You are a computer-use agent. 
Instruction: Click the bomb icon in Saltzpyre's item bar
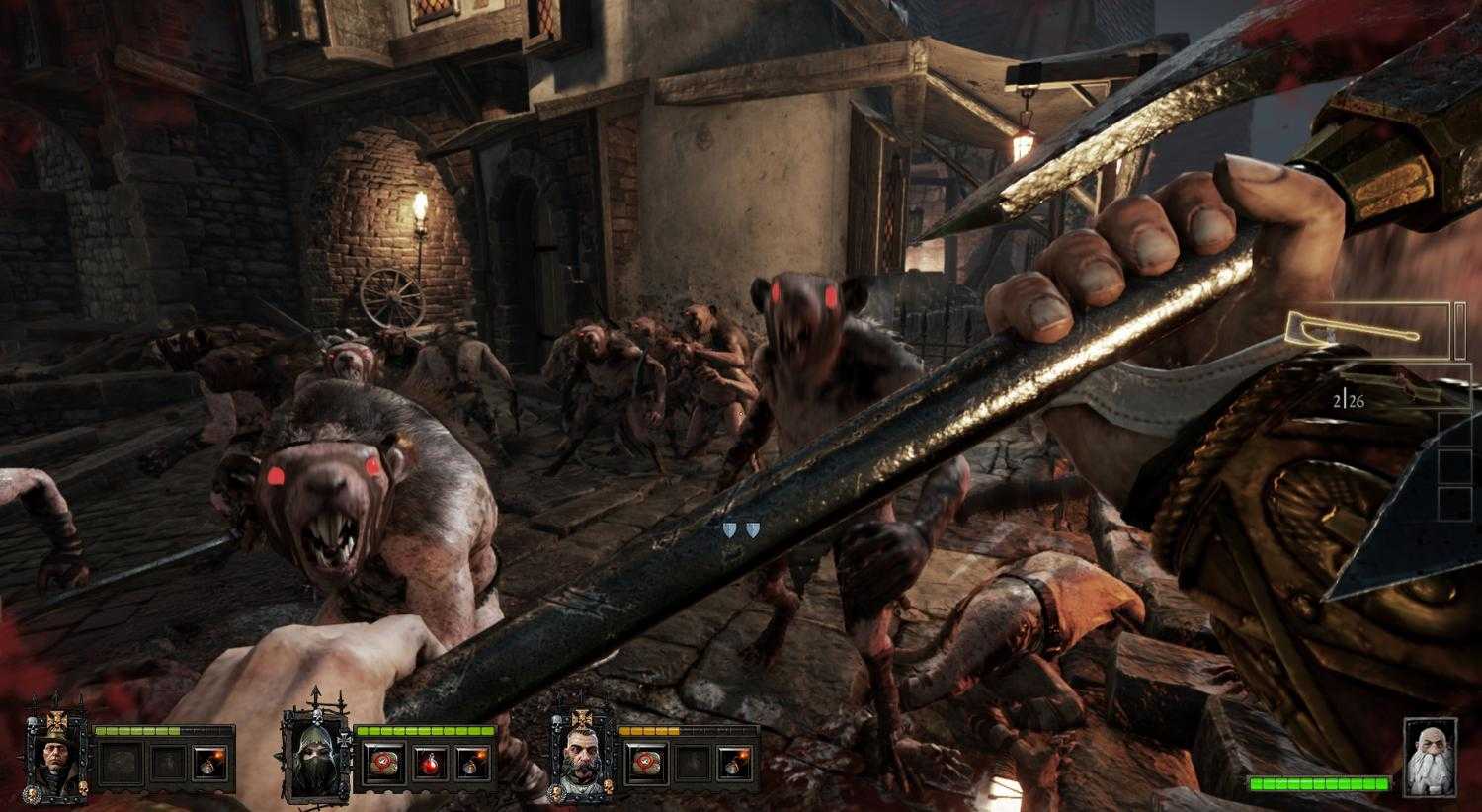207,761
